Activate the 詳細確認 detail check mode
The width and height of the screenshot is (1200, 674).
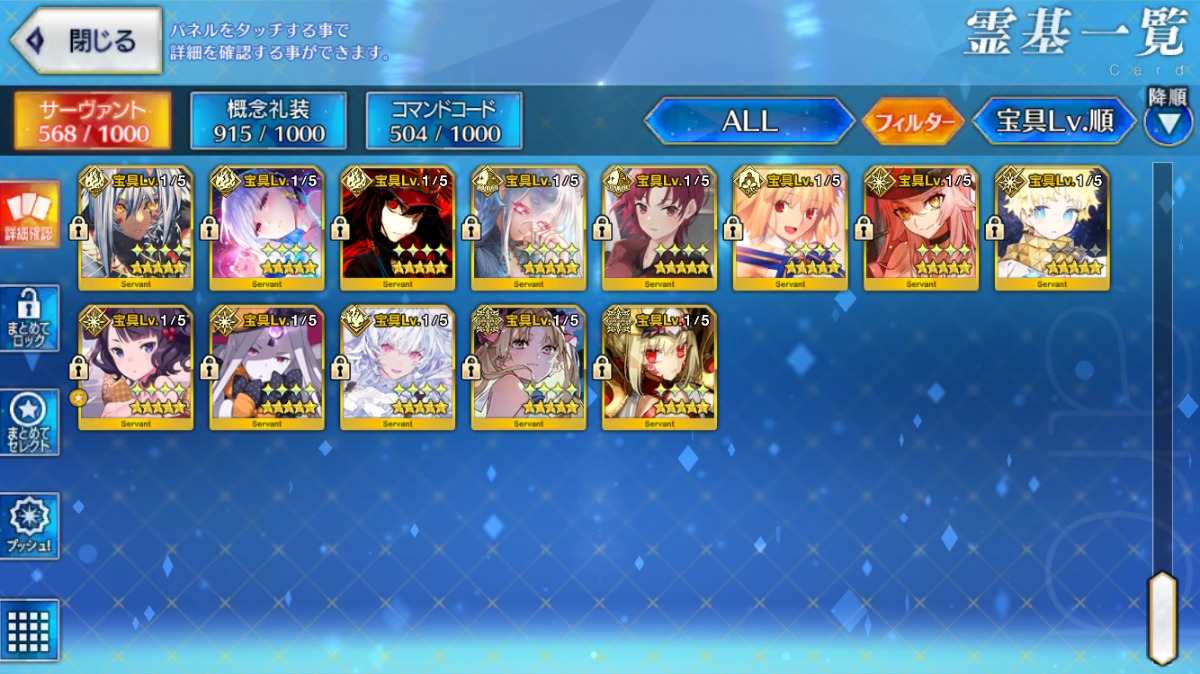(30, 214)
